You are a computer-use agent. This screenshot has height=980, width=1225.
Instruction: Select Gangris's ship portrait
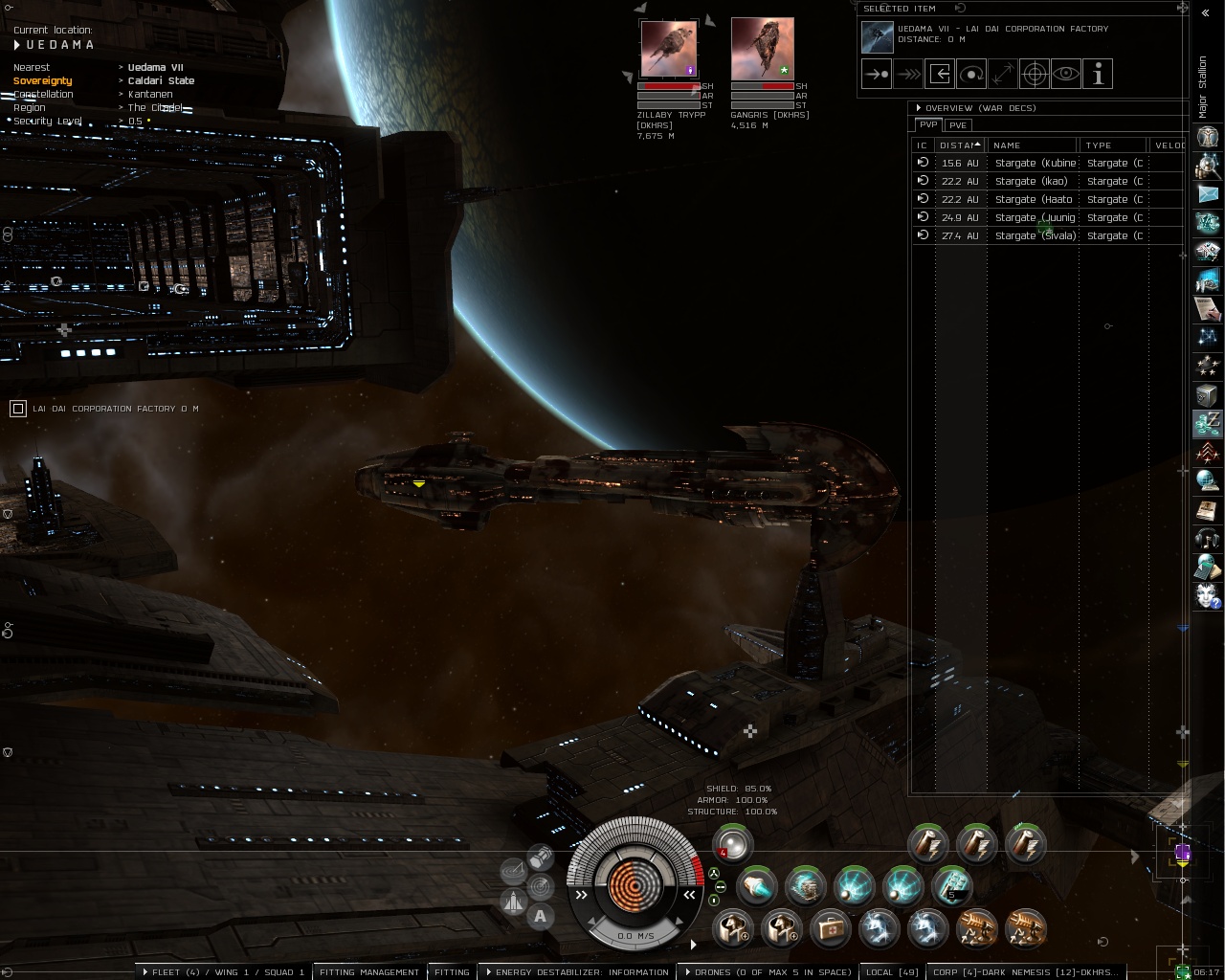coord(762,50)
